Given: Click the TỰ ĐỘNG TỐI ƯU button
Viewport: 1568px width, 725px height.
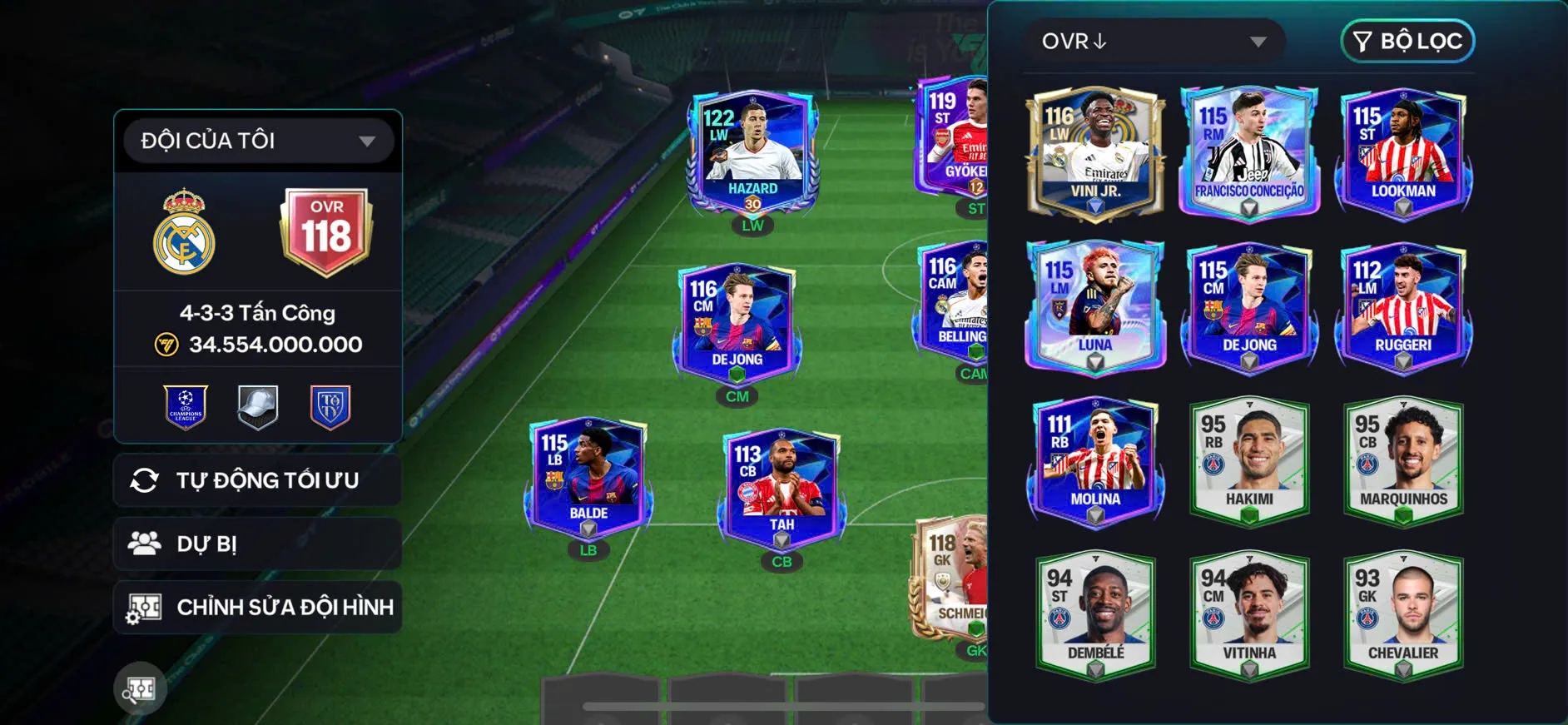Looking at the screenshot, I should (x=258, y=480).
